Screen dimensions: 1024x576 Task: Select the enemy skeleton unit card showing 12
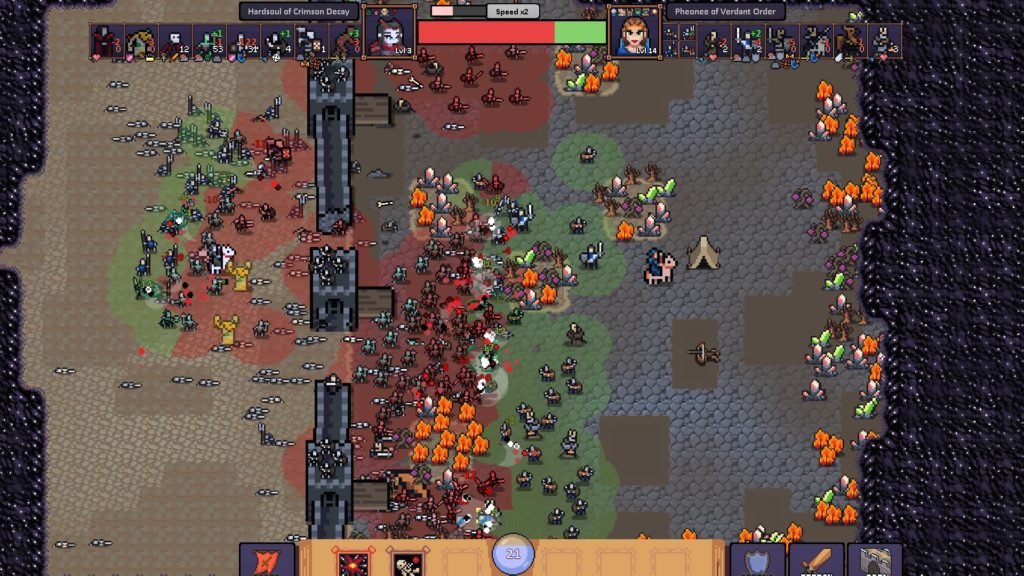coord(174,43)
